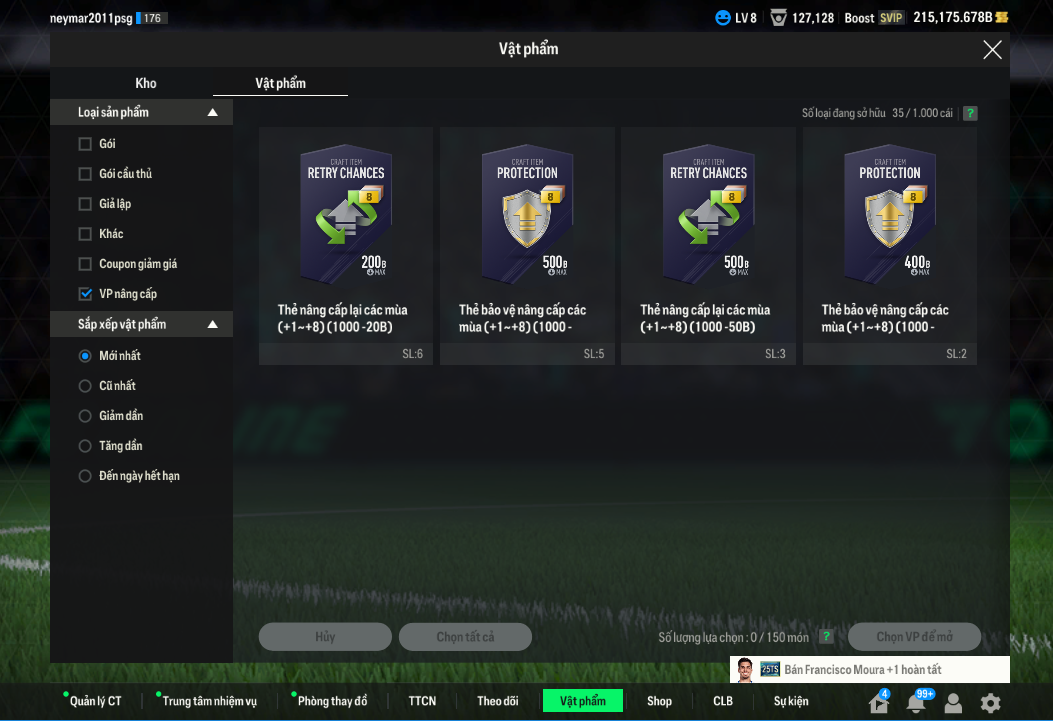Open the Shop menu

(x=659, y=701)
